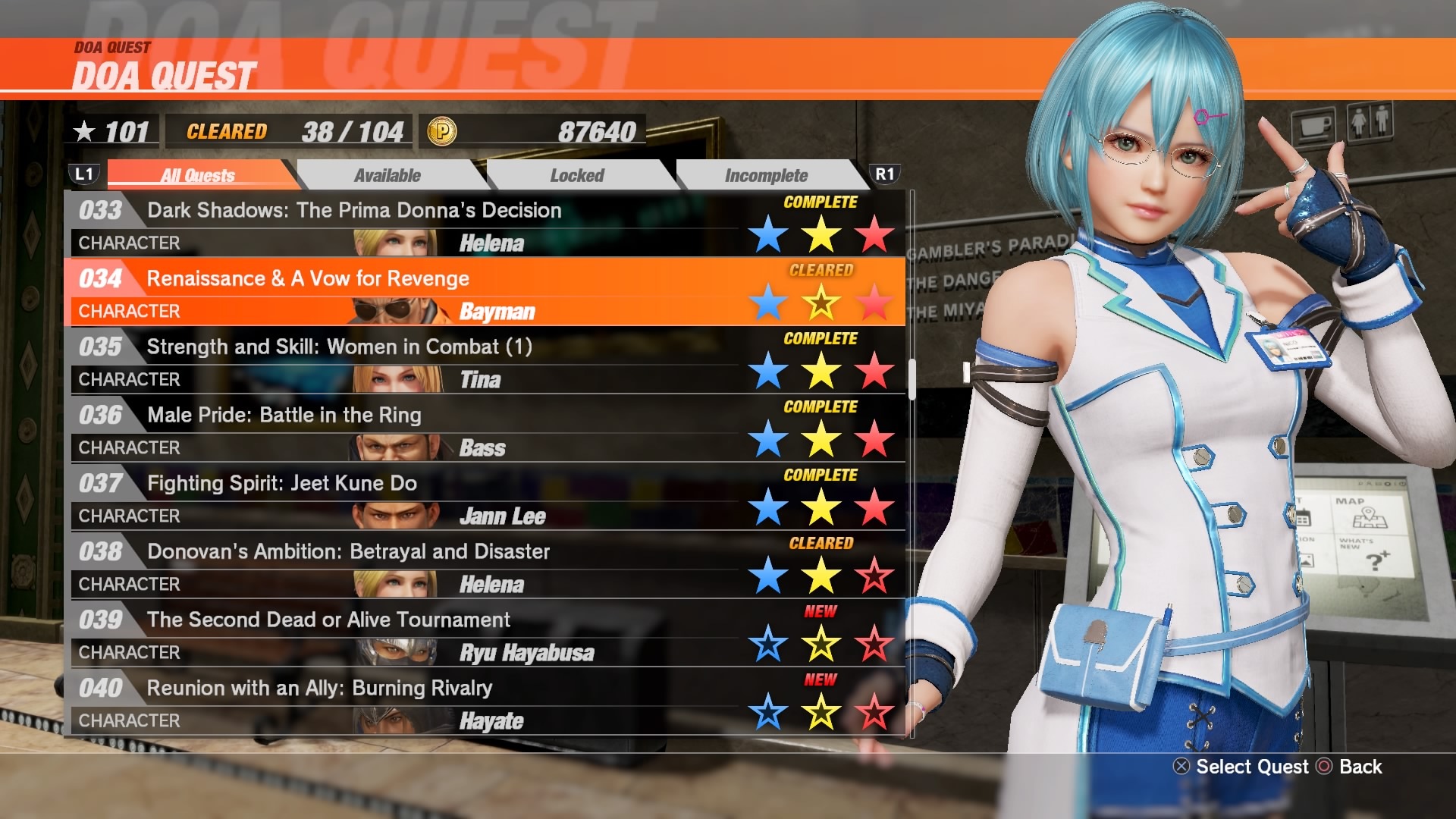This screenshot has width=1456, height=819.
Task: Open the Available quests tab
Action: tap(387, 175)
